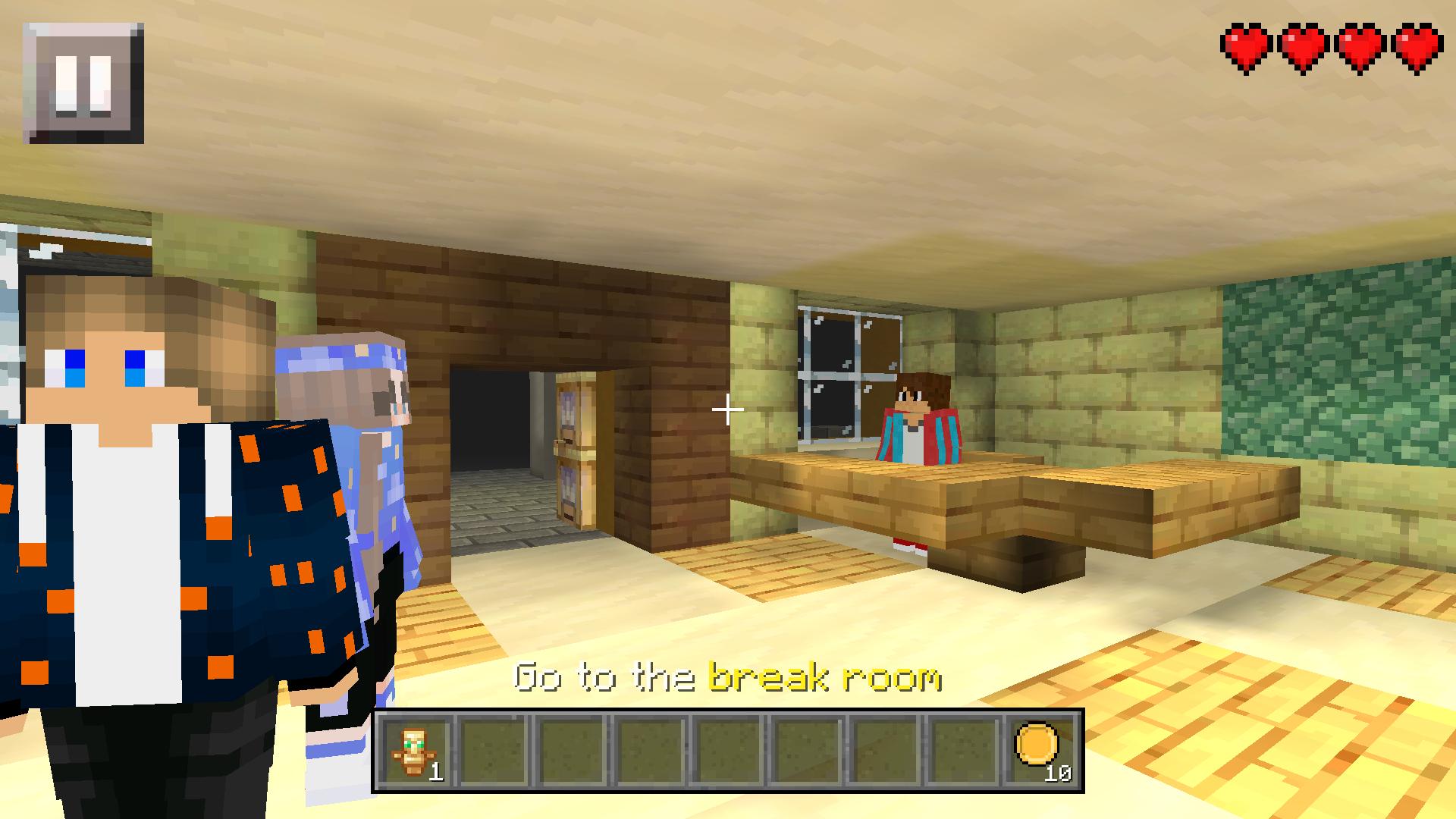Image resolution: width=1456 pixels, height=819 pixels.
Task: Click the crosshair at screen center
Action: 728,409
